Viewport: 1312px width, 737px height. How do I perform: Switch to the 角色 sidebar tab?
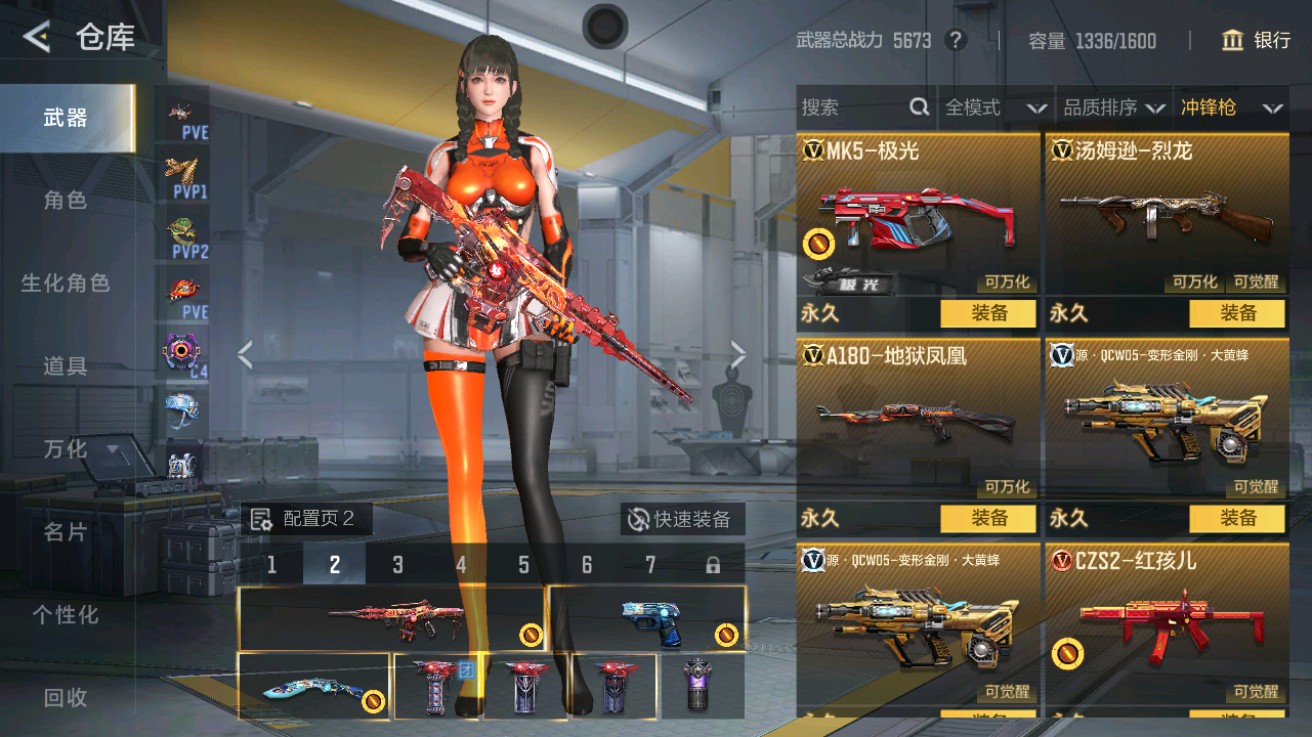click(x=65, y=200)
